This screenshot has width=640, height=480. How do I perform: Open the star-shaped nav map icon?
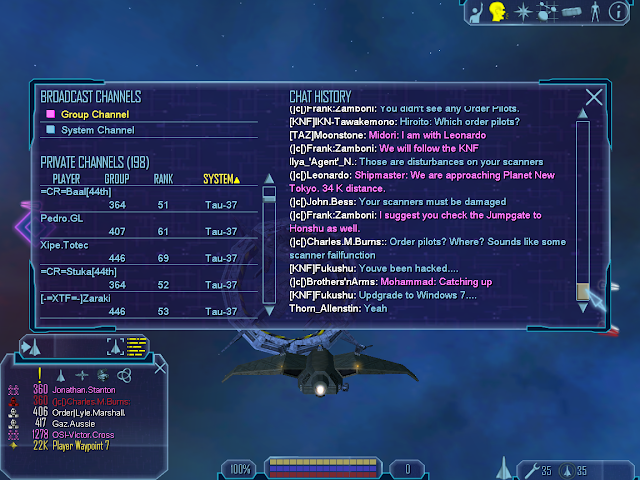click(522, 12)
